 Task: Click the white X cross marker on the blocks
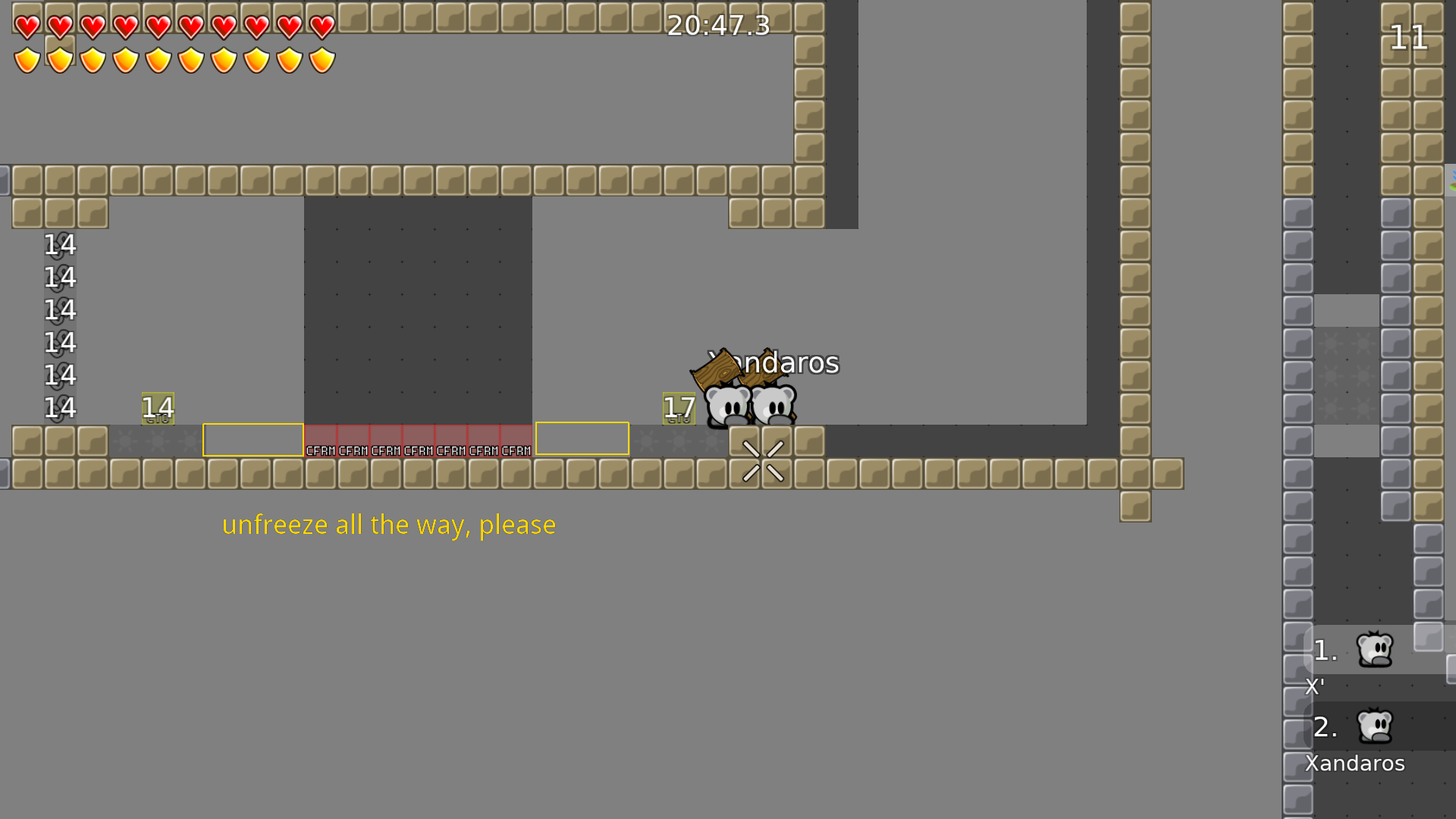pos(764,458)
